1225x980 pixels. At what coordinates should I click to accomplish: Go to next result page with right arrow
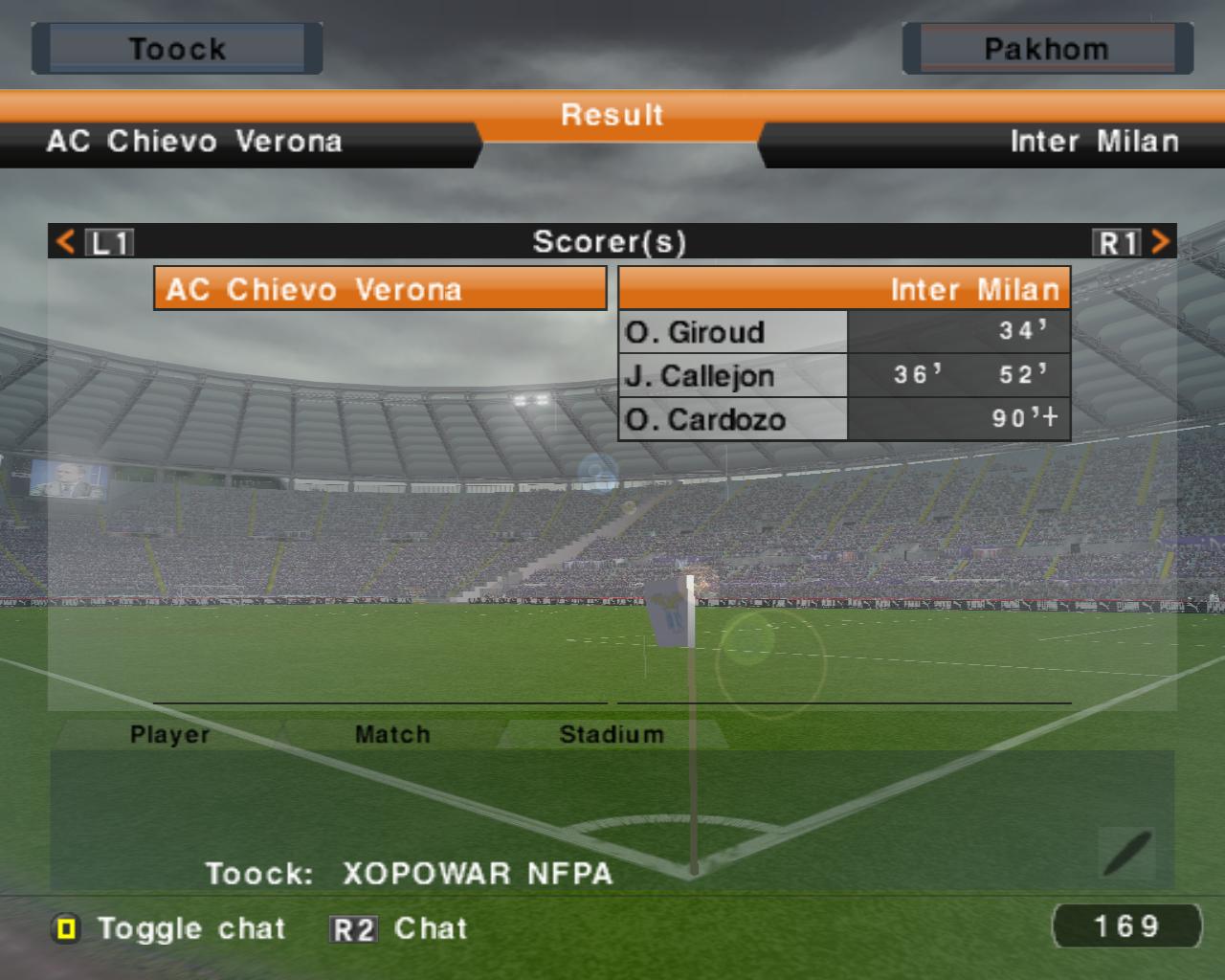click(1159, 241)
